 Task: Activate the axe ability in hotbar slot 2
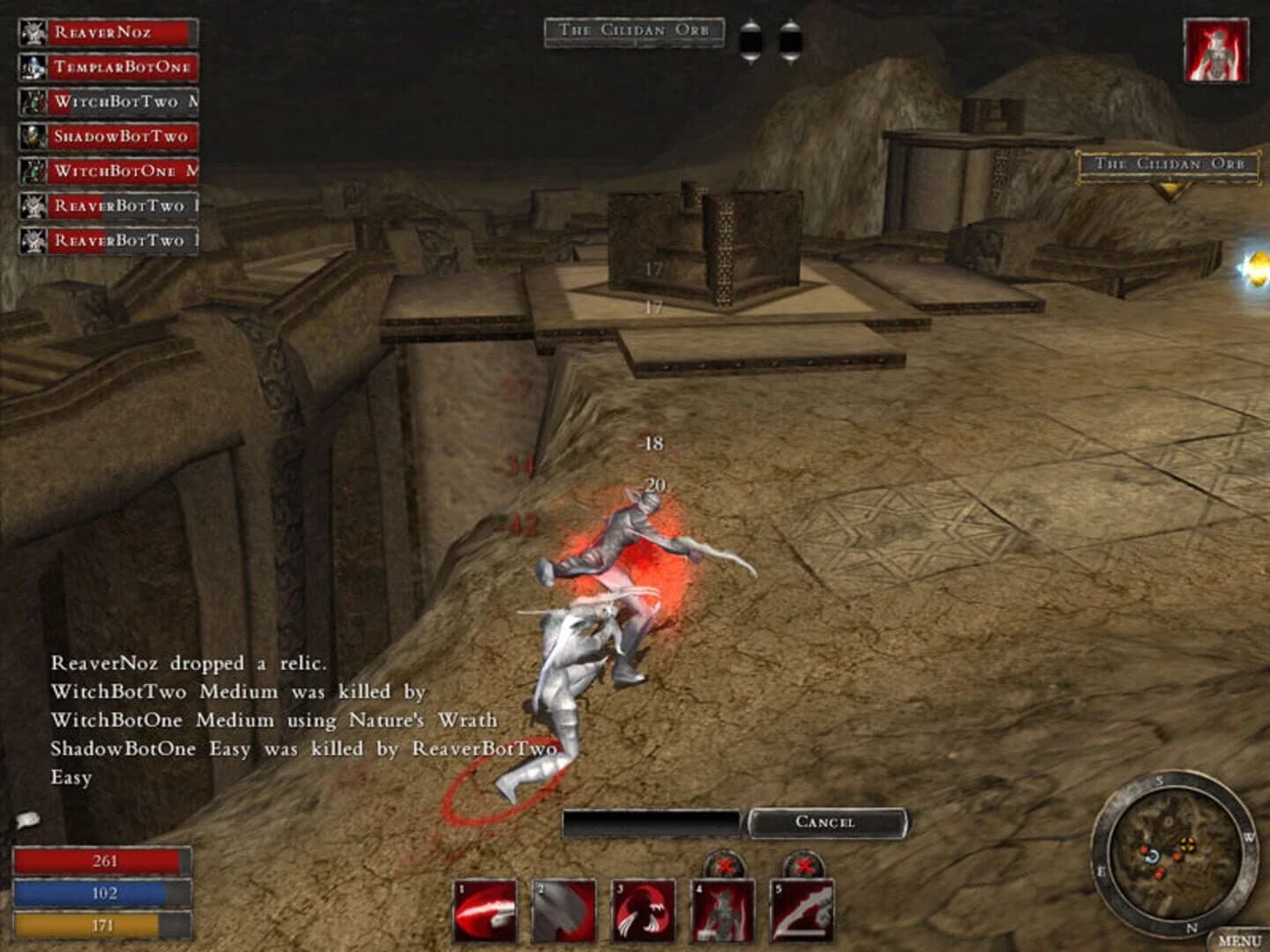[564, 910]
